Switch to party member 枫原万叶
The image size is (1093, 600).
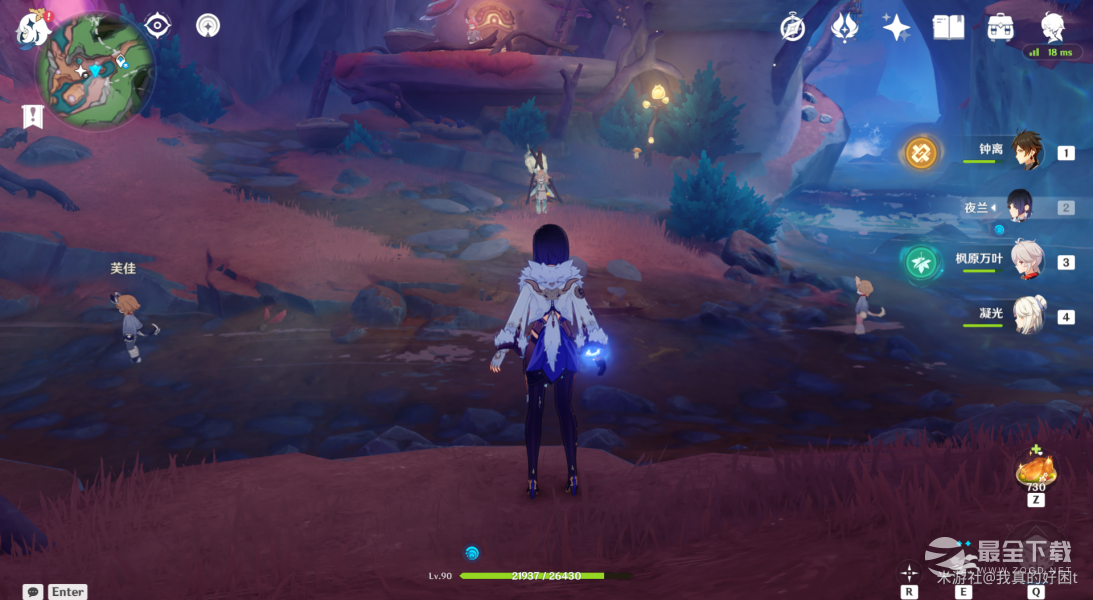pos(1026,261)
